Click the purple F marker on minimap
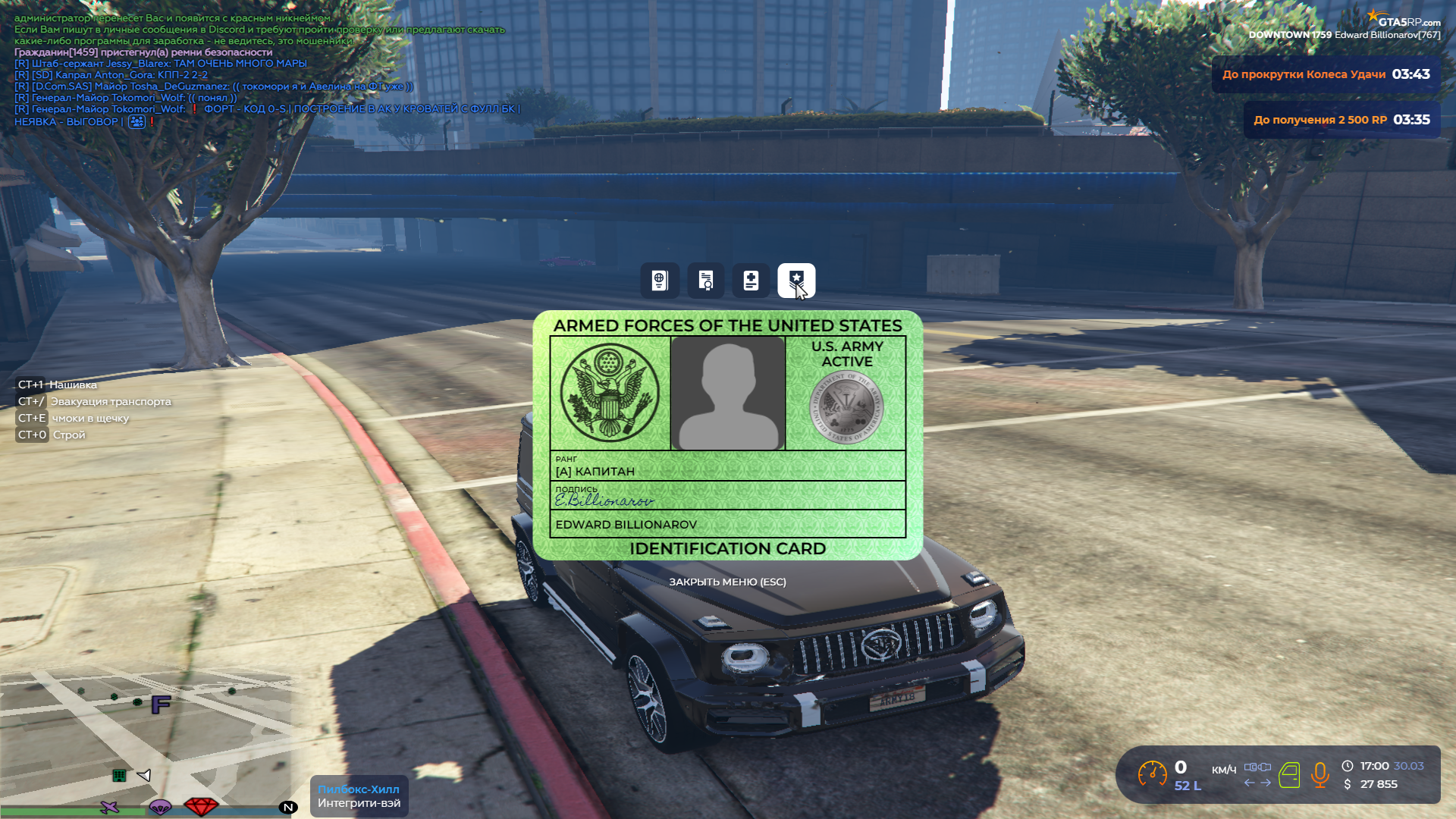 coord(160,704)
